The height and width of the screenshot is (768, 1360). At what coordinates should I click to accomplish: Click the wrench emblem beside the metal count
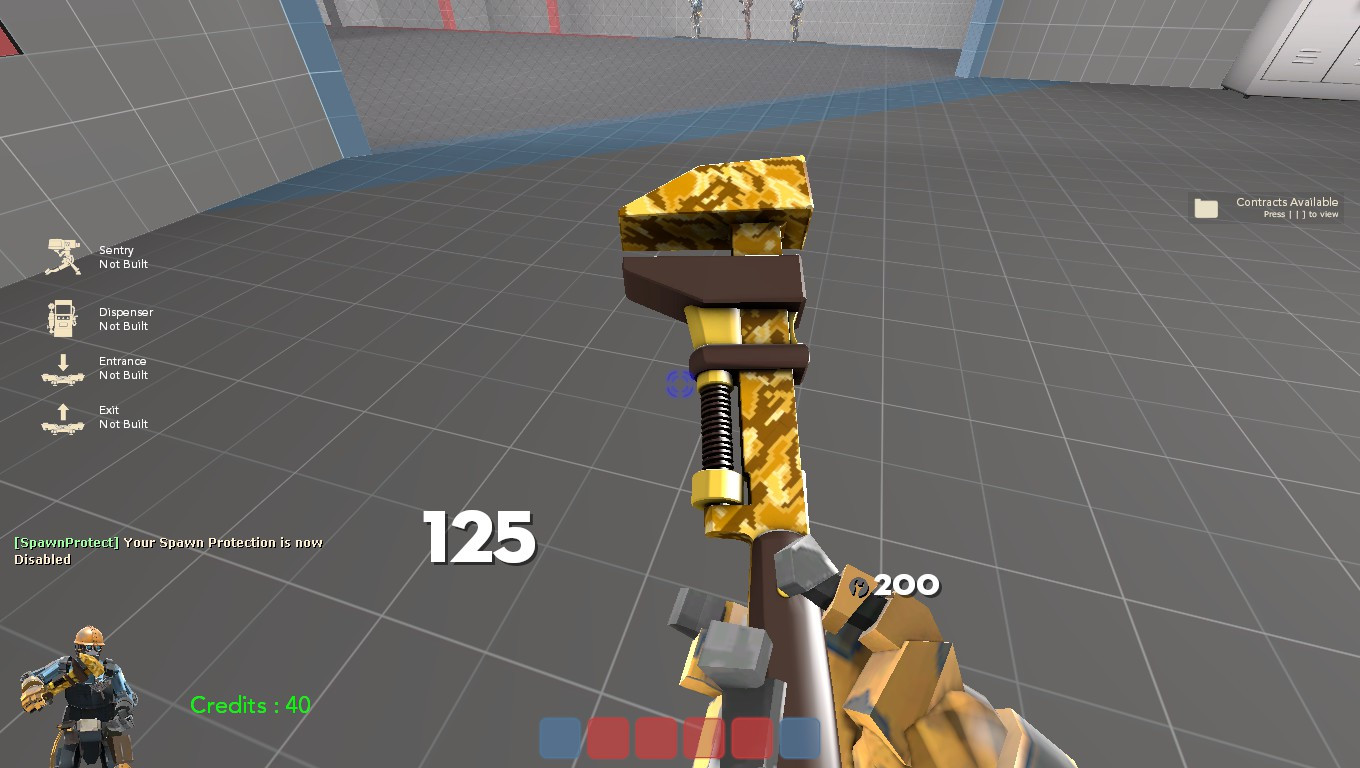click(858, 585)
